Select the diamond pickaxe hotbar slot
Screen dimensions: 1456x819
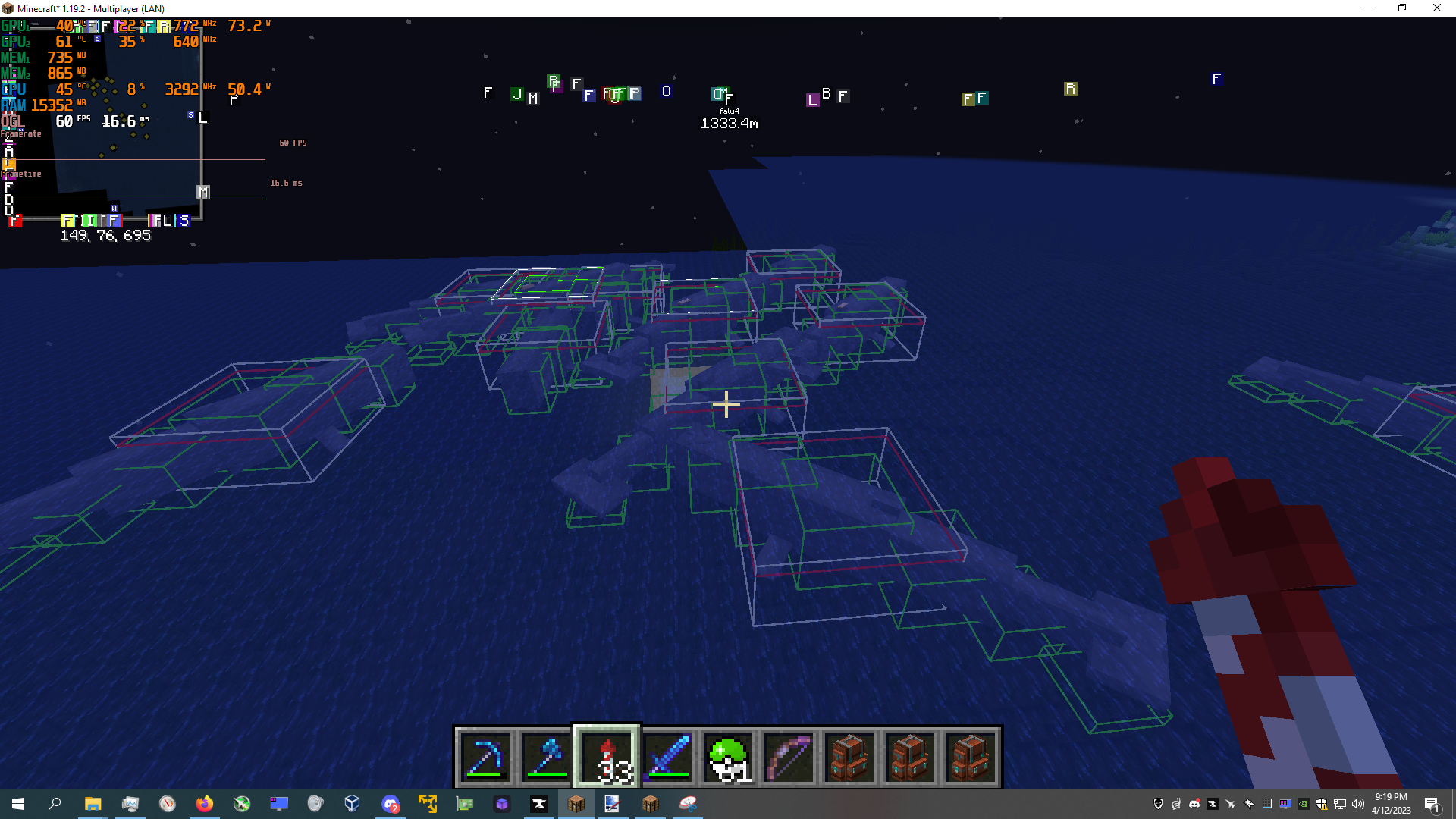[x=485, y=757]
